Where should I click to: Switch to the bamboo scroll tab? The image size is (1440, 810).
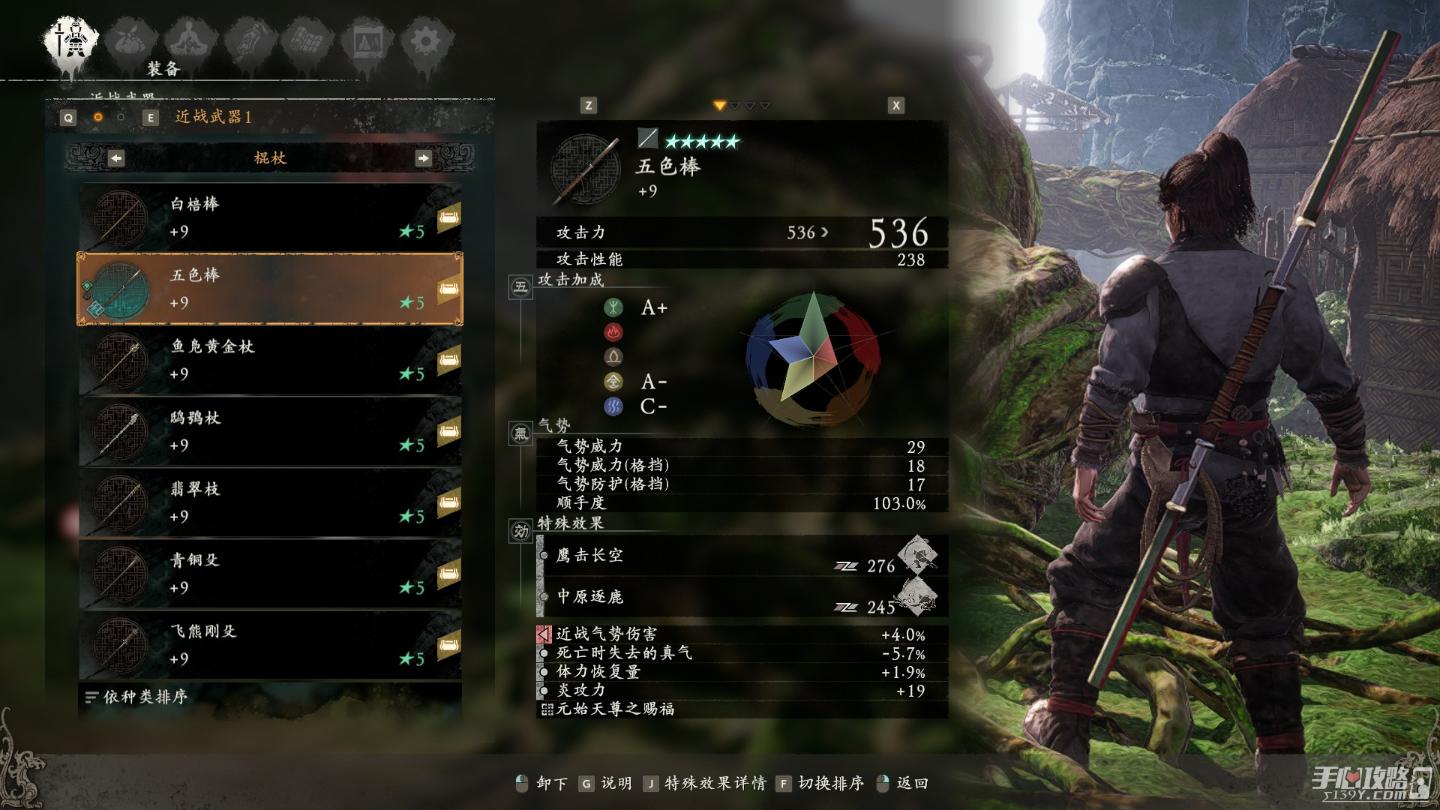coord(307,40)
